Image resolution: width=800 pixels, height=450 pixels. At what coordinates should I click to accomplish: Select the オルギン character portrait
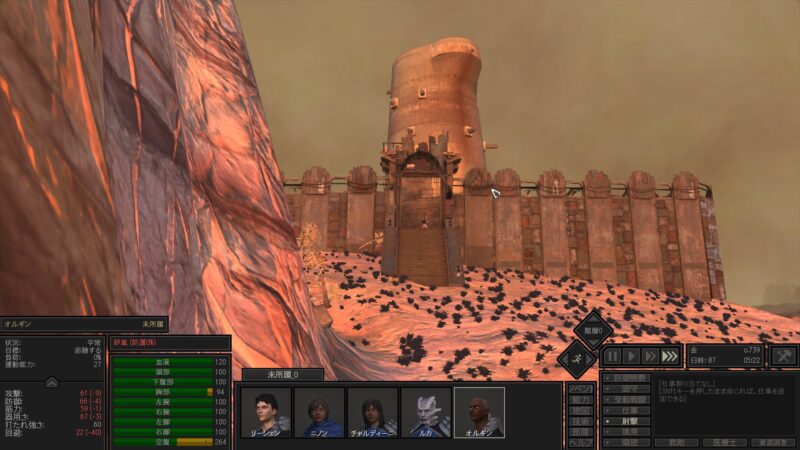(479, 412)
